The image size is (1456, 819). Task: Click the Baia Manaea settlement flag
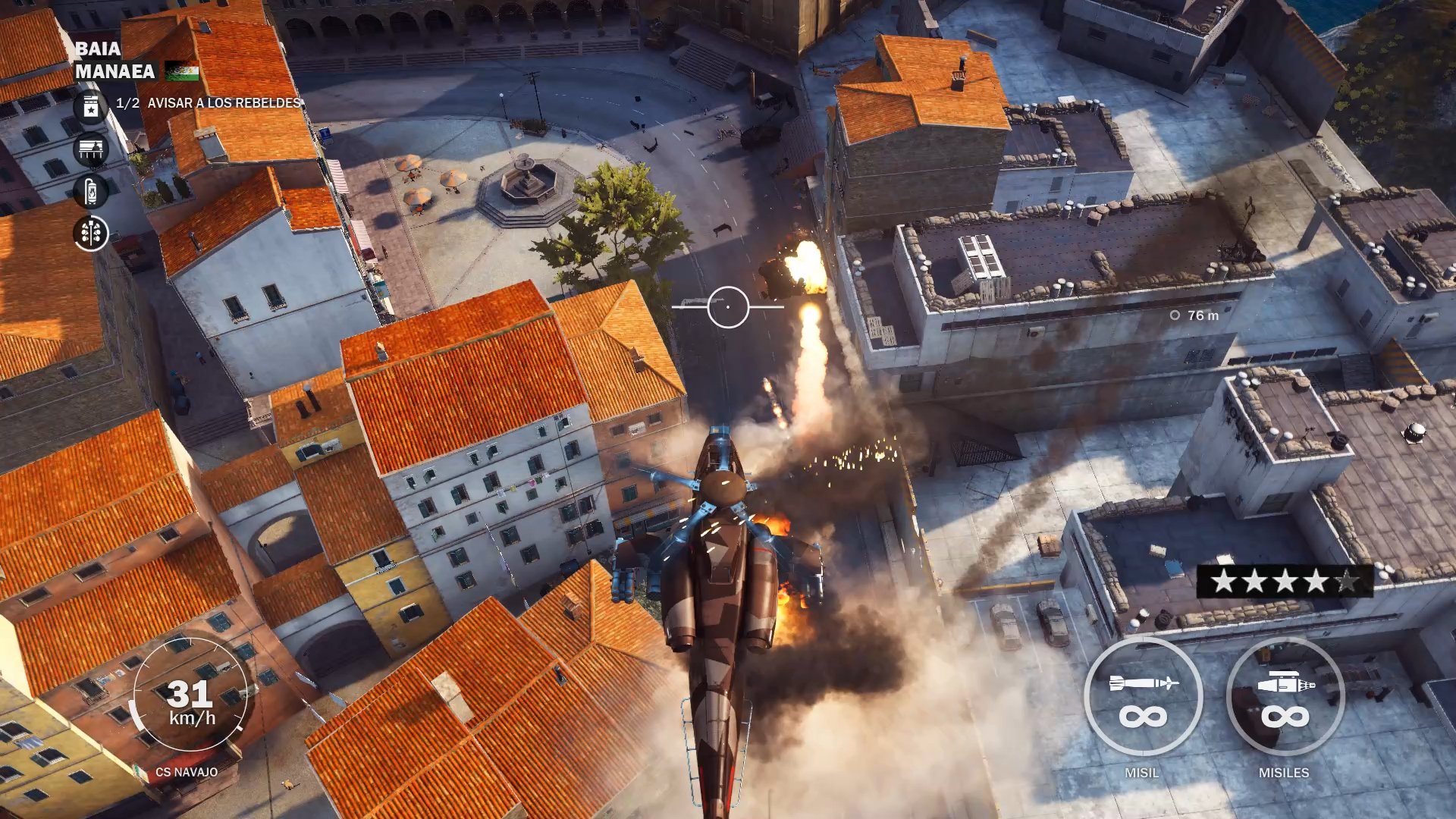(x=182, y=71)
